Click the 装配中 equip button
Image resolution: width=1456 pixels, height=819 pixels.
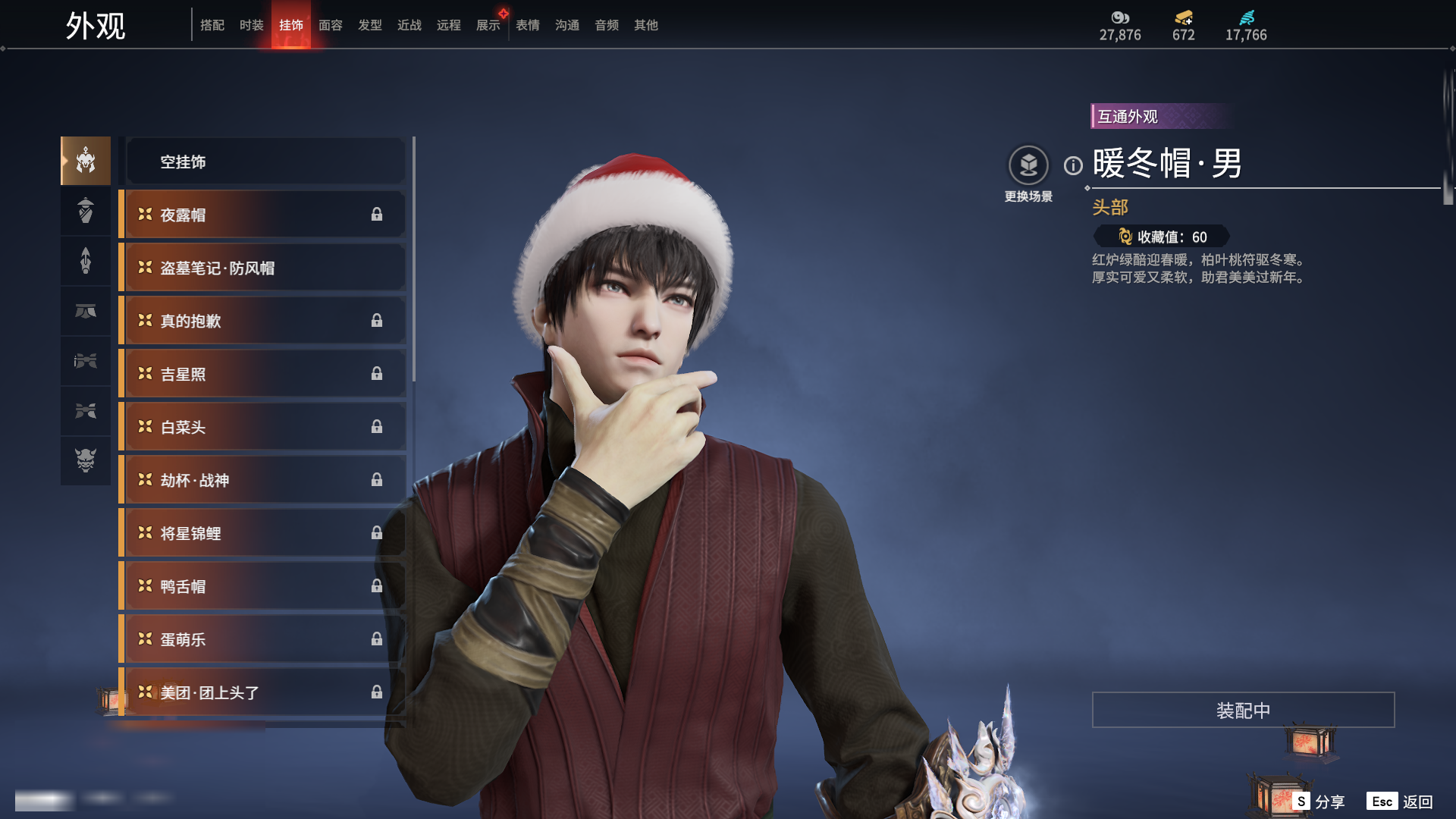click(1243, 710)
